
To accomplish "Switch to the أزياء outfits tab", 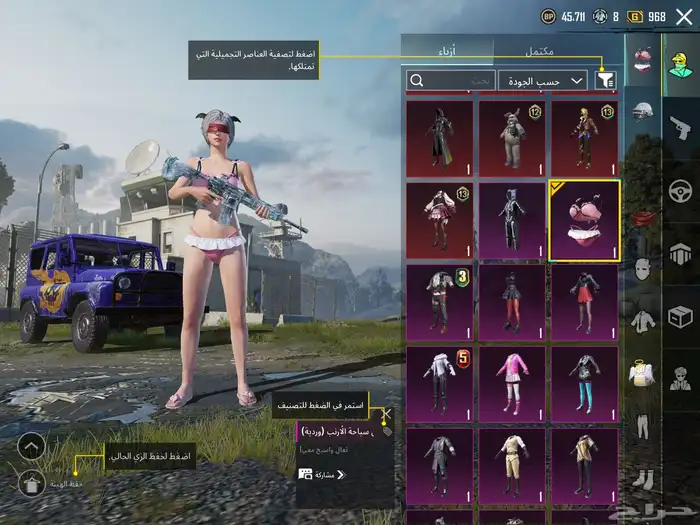I will click(447, 49).
